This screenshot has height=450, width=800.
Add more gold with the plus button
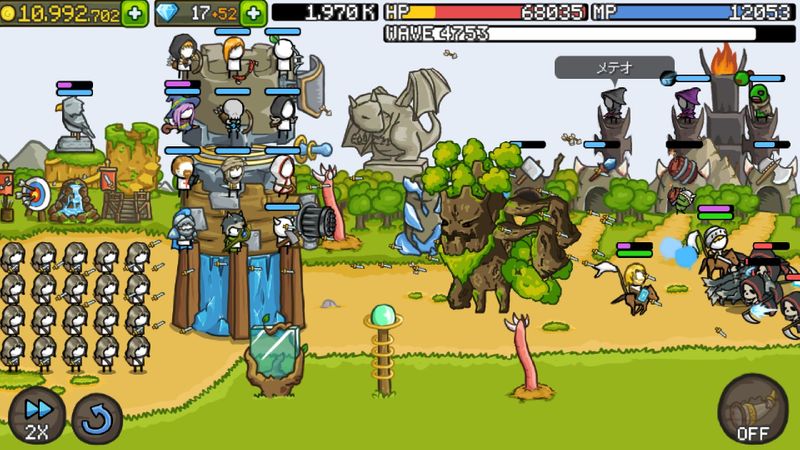tap(134, 13)
